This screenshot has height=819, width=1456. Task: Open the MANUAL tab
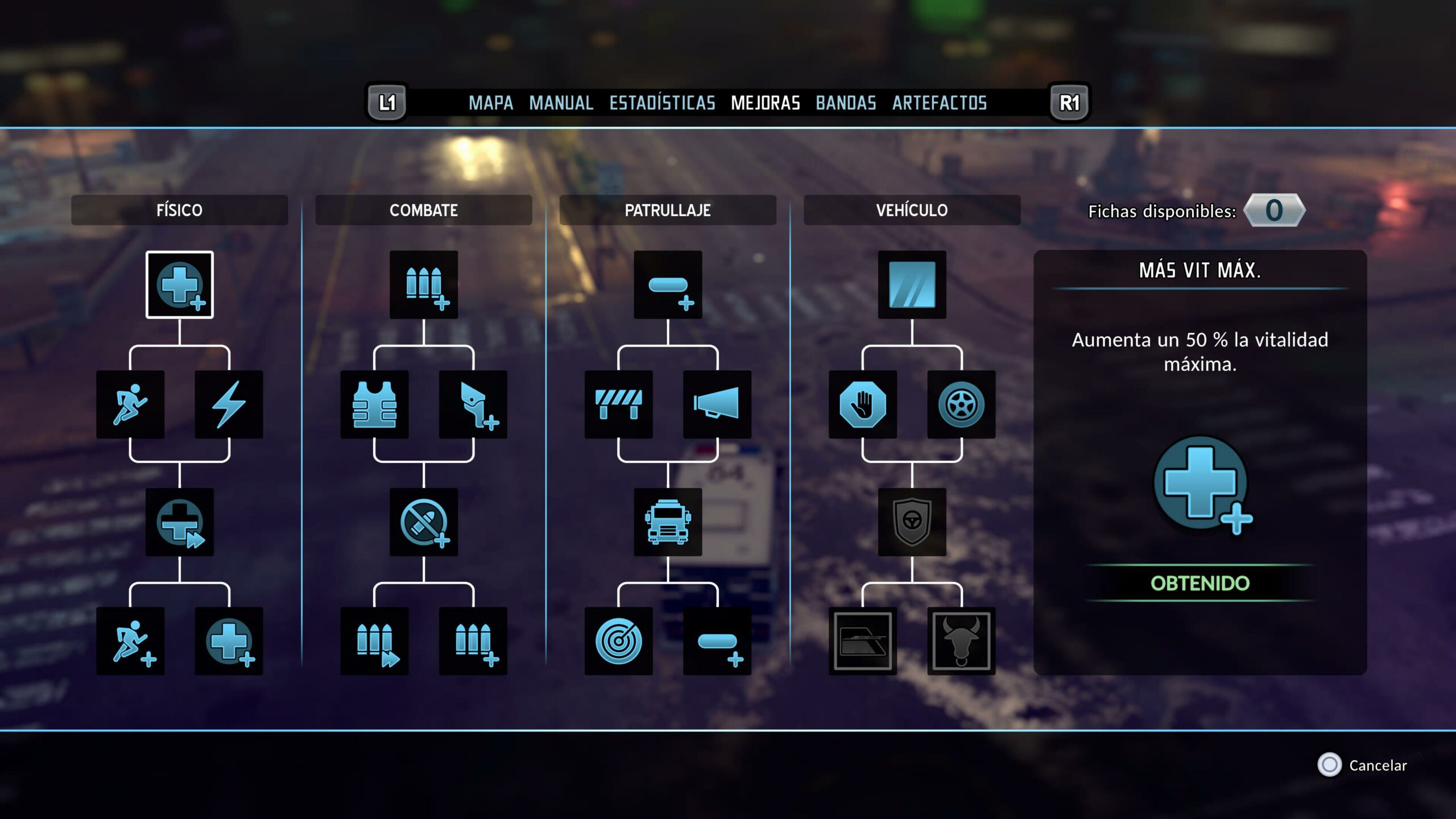click(x=561, y=103)
